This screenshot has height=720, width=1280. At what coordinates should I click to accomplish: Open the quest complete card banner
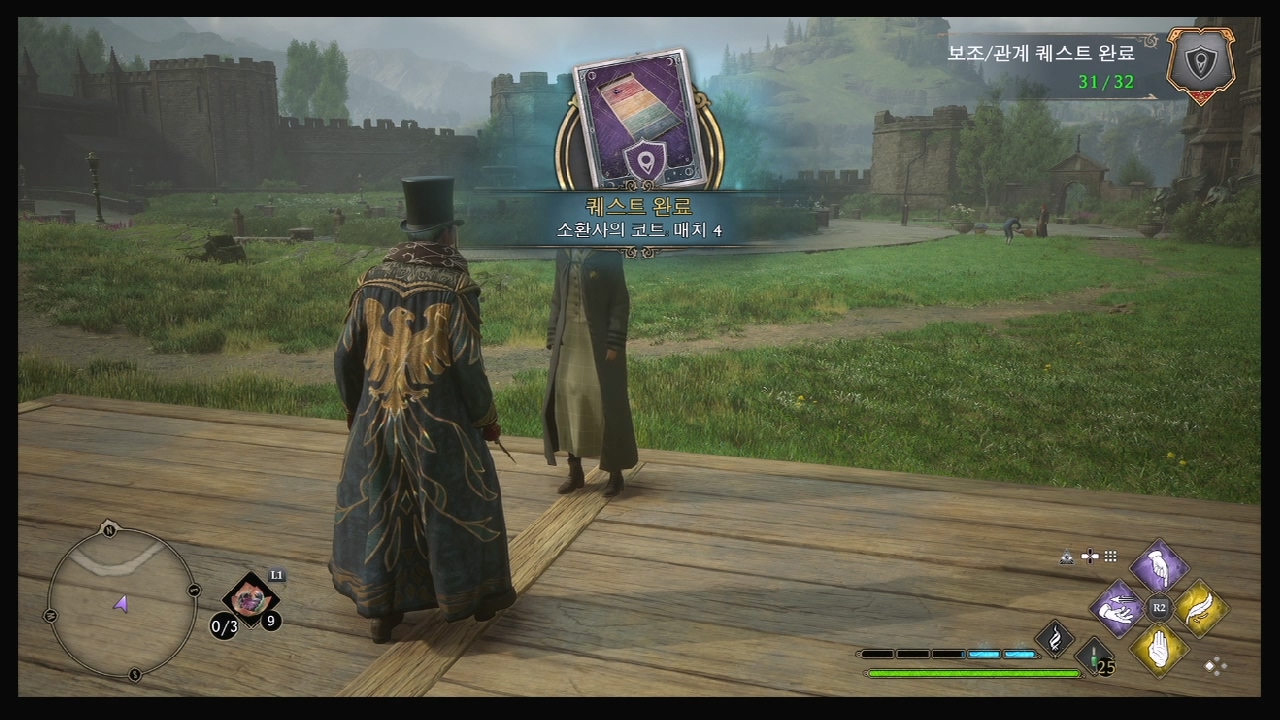(640, 120)
